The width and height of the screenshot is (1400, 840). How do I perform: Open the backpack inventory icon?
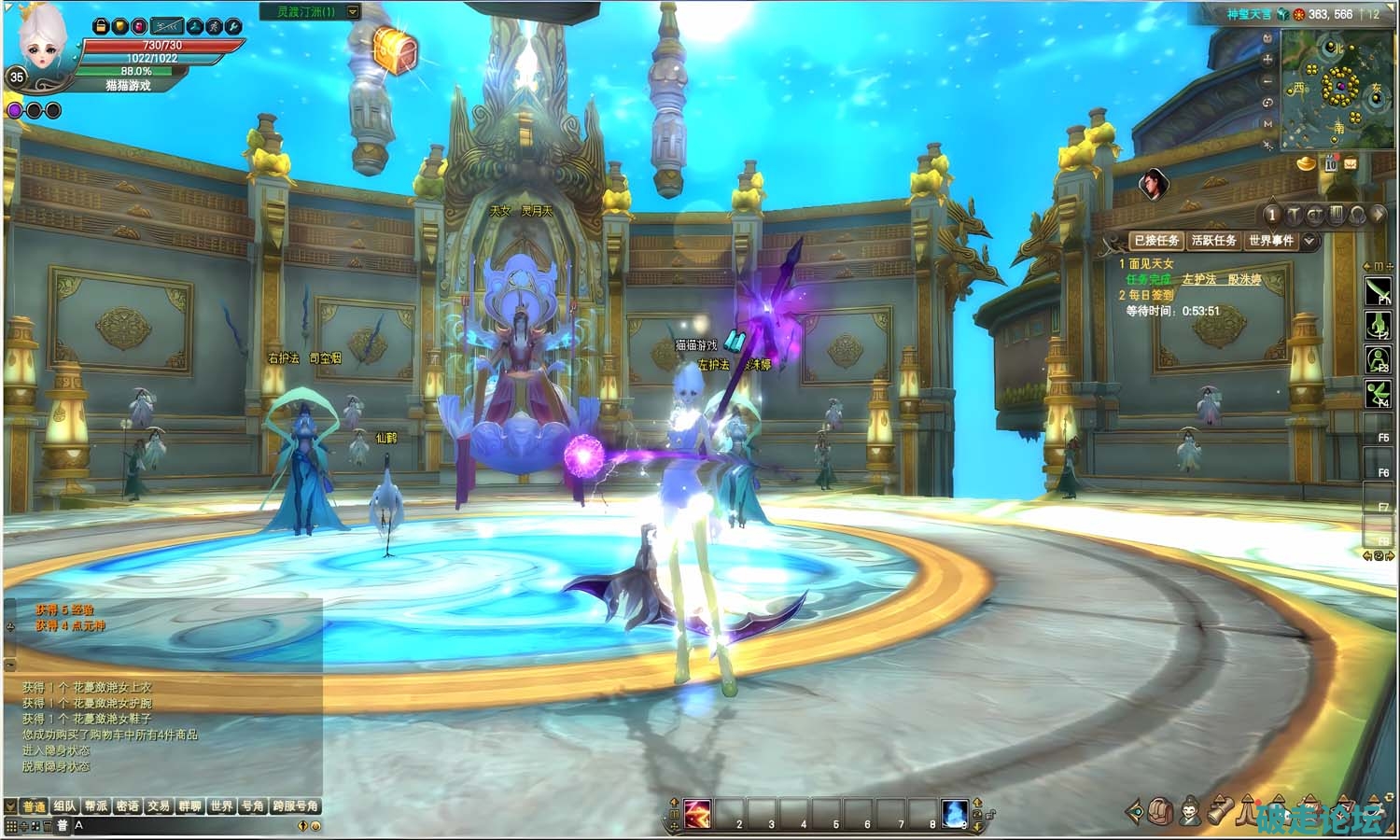pyautogui.click(x=1161, y=811)
